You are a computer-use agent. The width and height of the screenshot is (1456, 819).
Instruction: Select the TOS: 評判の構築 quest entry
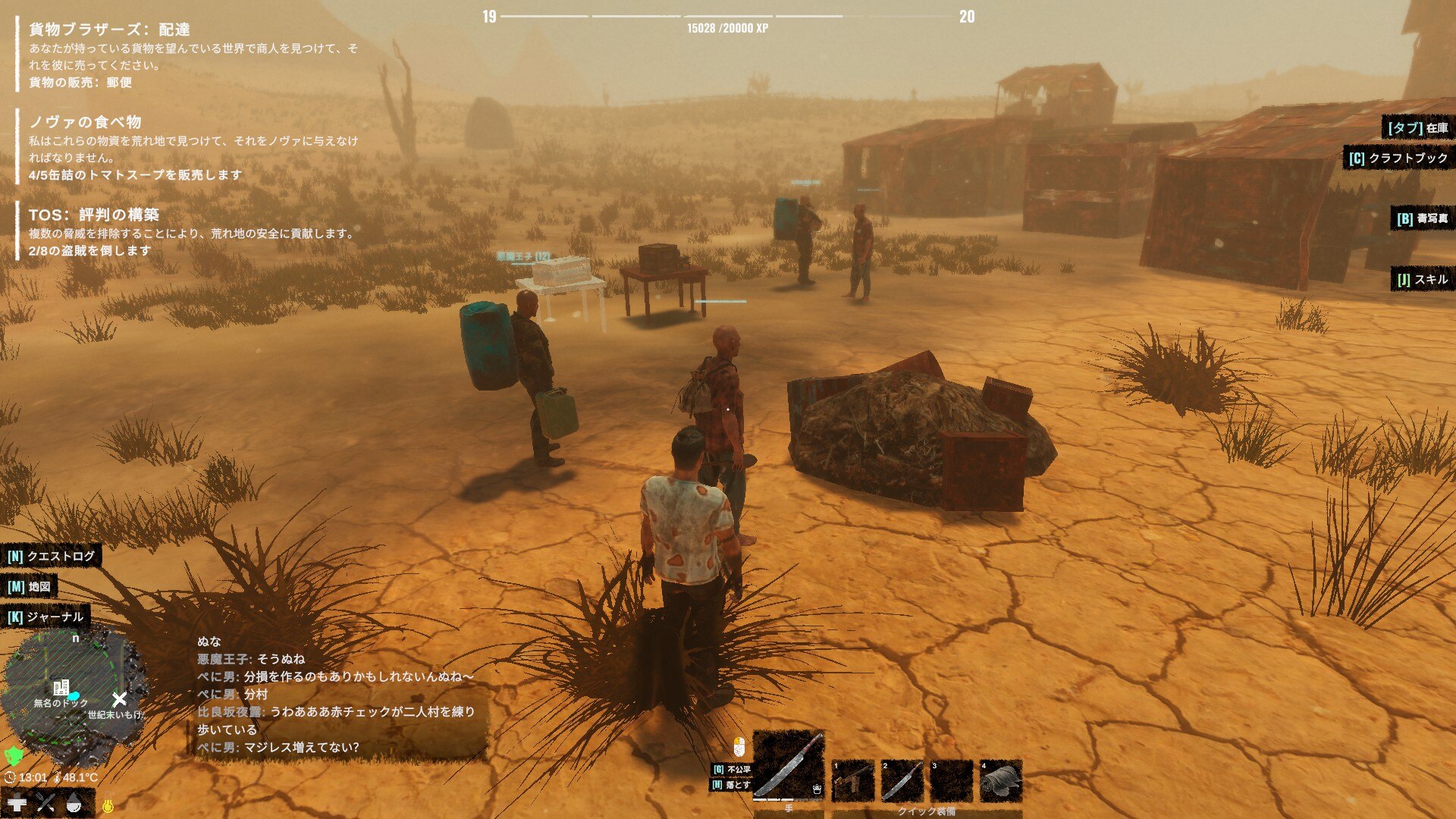pyautogui.click(x=94, y=215)
